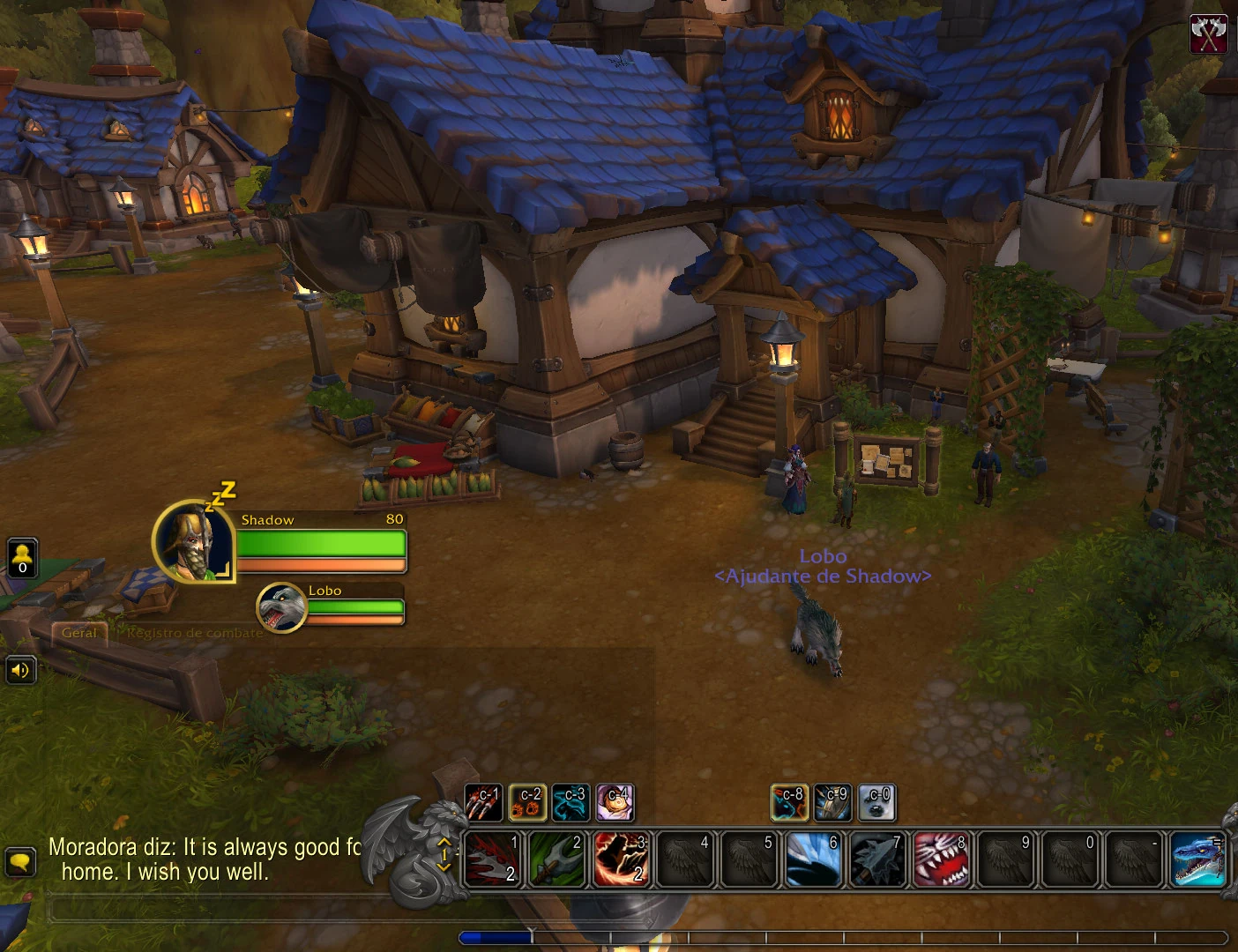Select the pet through the Lobo unit frame
Viewport: 1238px width, 952px height.
click(x=280, y=607)
